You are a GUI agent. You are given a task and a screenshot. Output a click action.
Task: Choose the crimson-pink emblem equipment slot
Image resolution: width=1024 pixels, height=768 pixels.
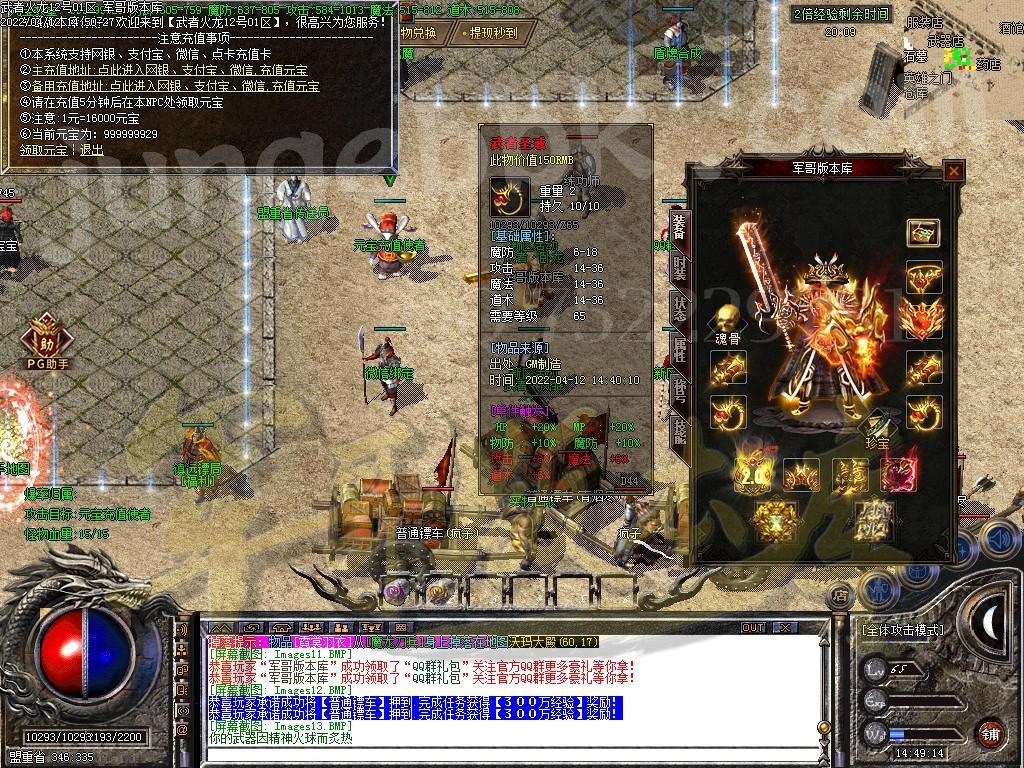tap(899, 474)
